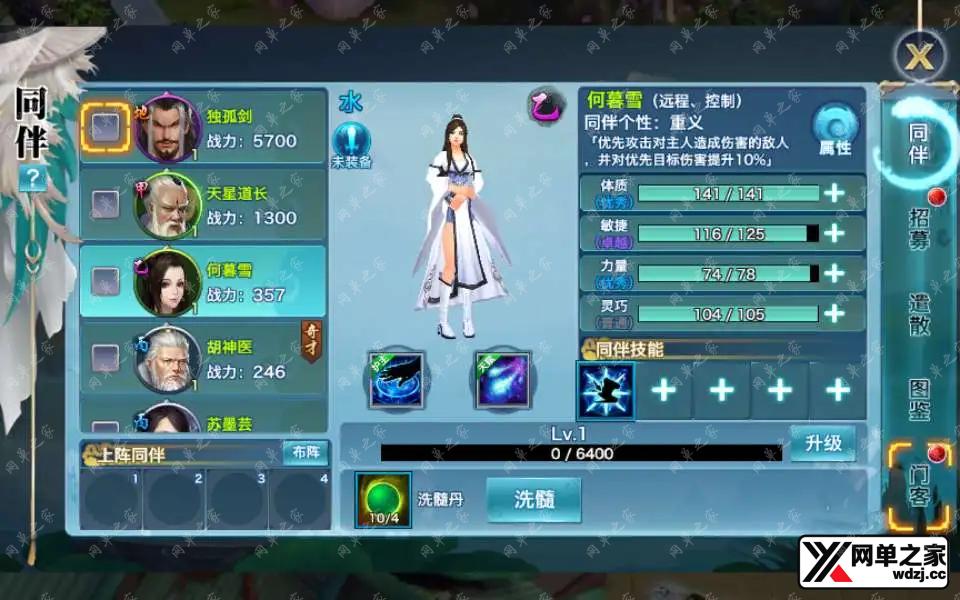Open the 布阵 formation button
The width and height of the screenshot is (960, 600).
tap(304, 452)
